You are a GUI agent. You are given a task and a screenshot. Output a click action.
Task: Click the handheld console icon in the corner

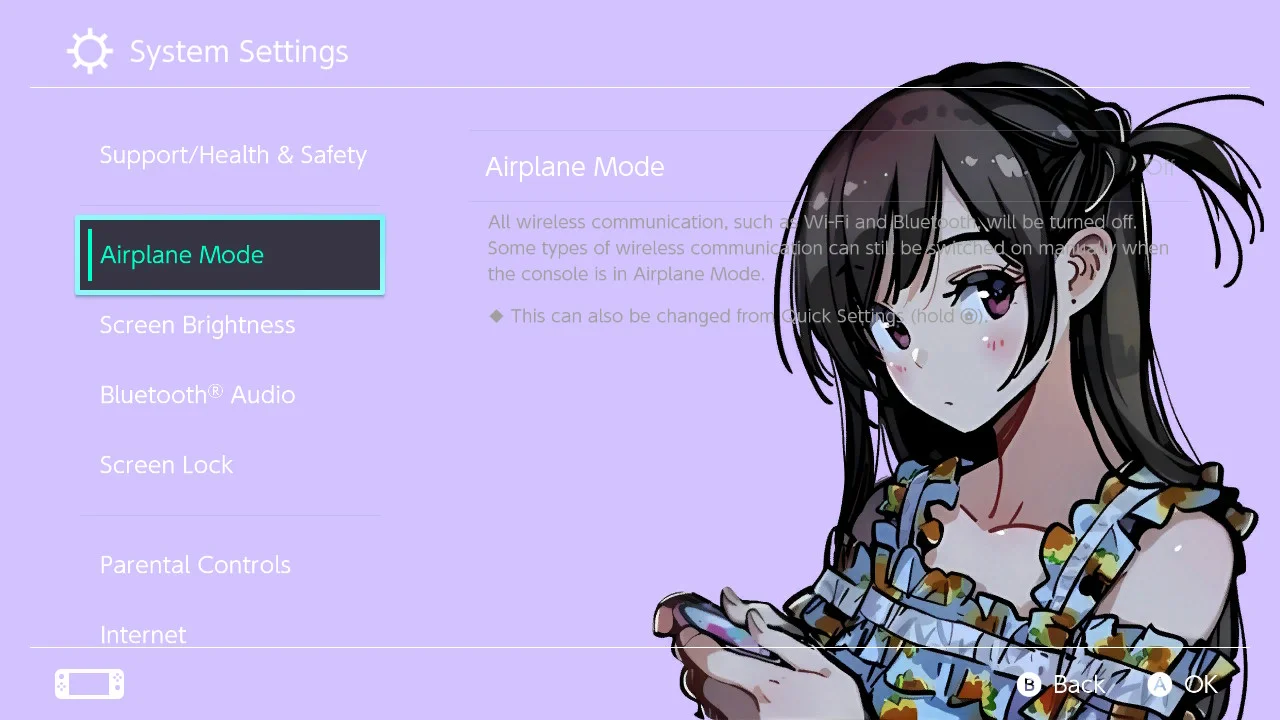point(88,683)
